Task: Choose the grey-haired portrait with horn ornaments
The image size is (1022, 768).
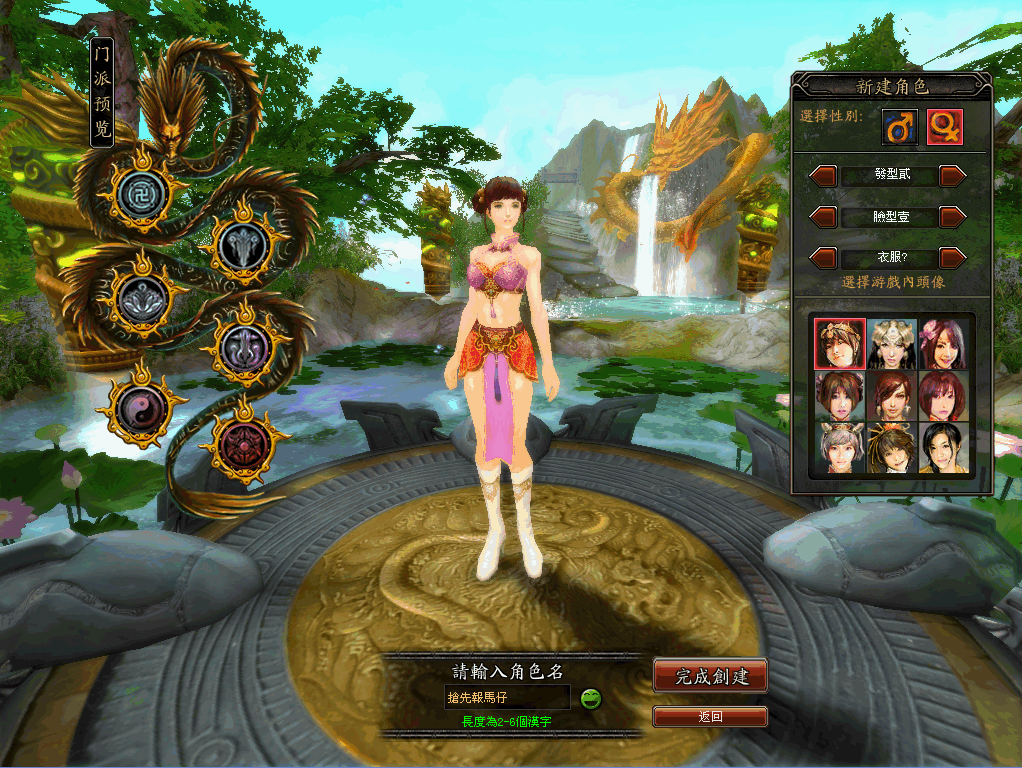Action: pos(839,447)
